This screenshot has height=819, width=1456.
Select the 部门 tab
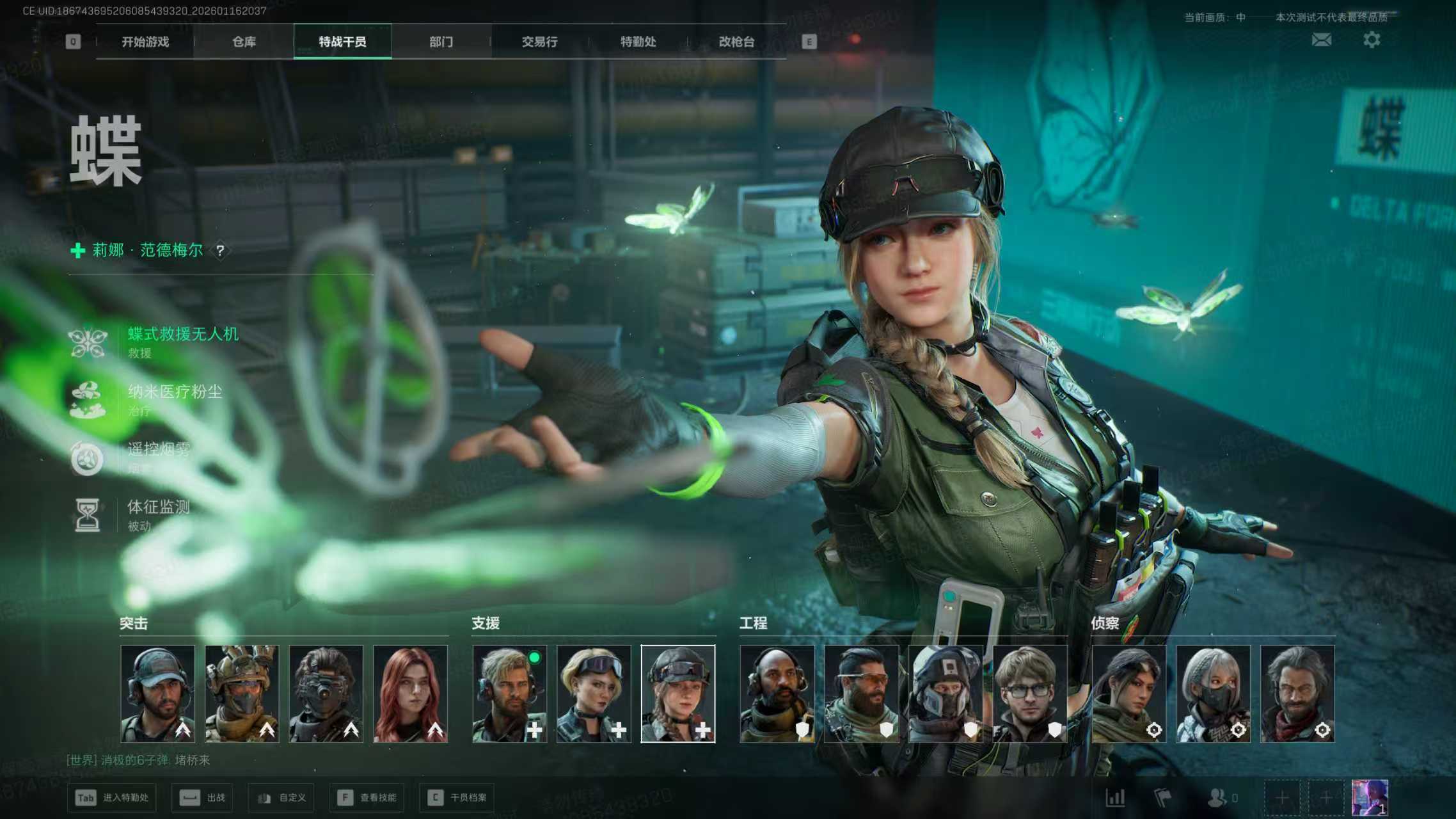(441, 42)
